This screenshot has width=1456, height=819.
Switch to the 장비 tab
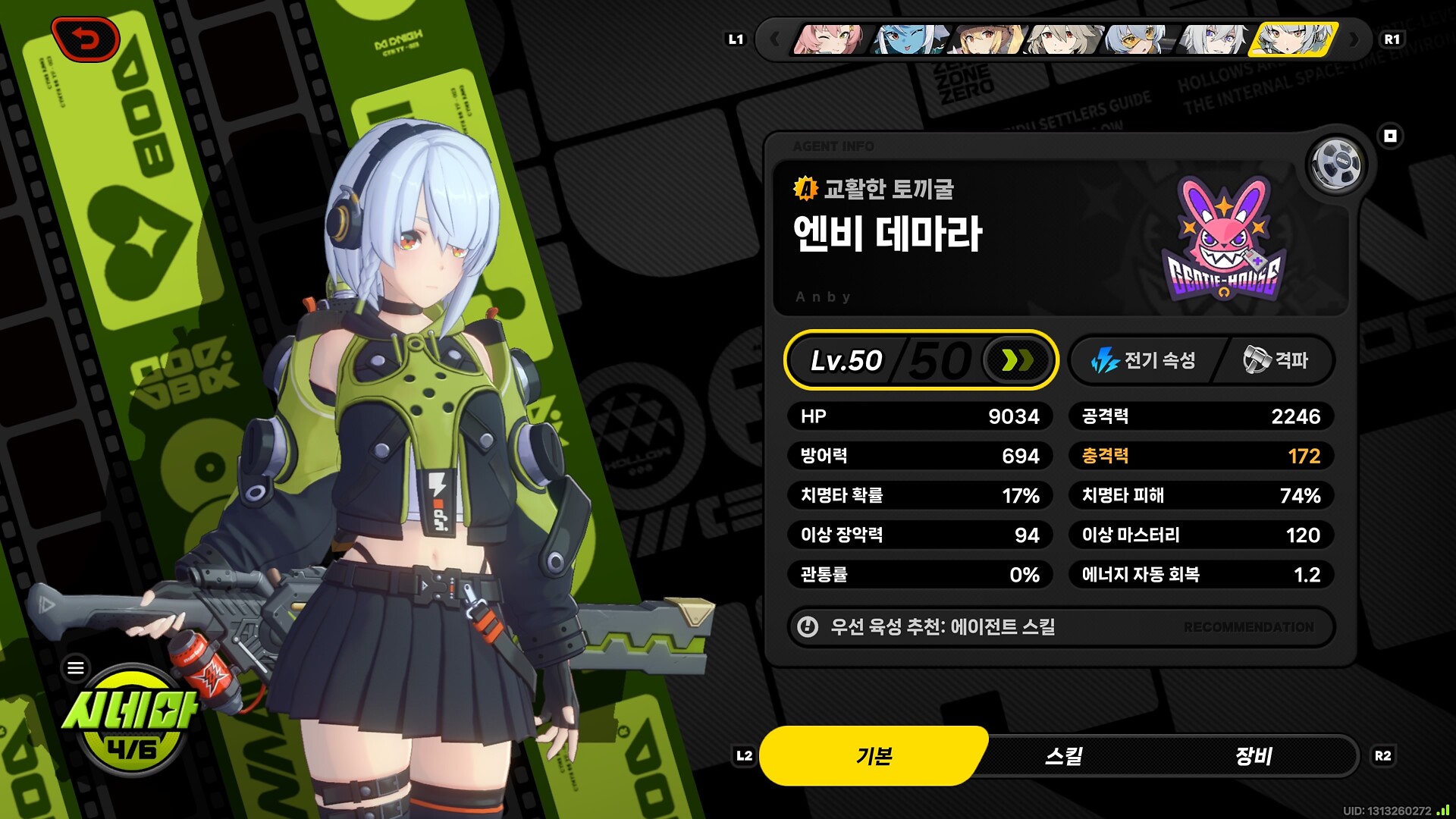pos(1253,756)
